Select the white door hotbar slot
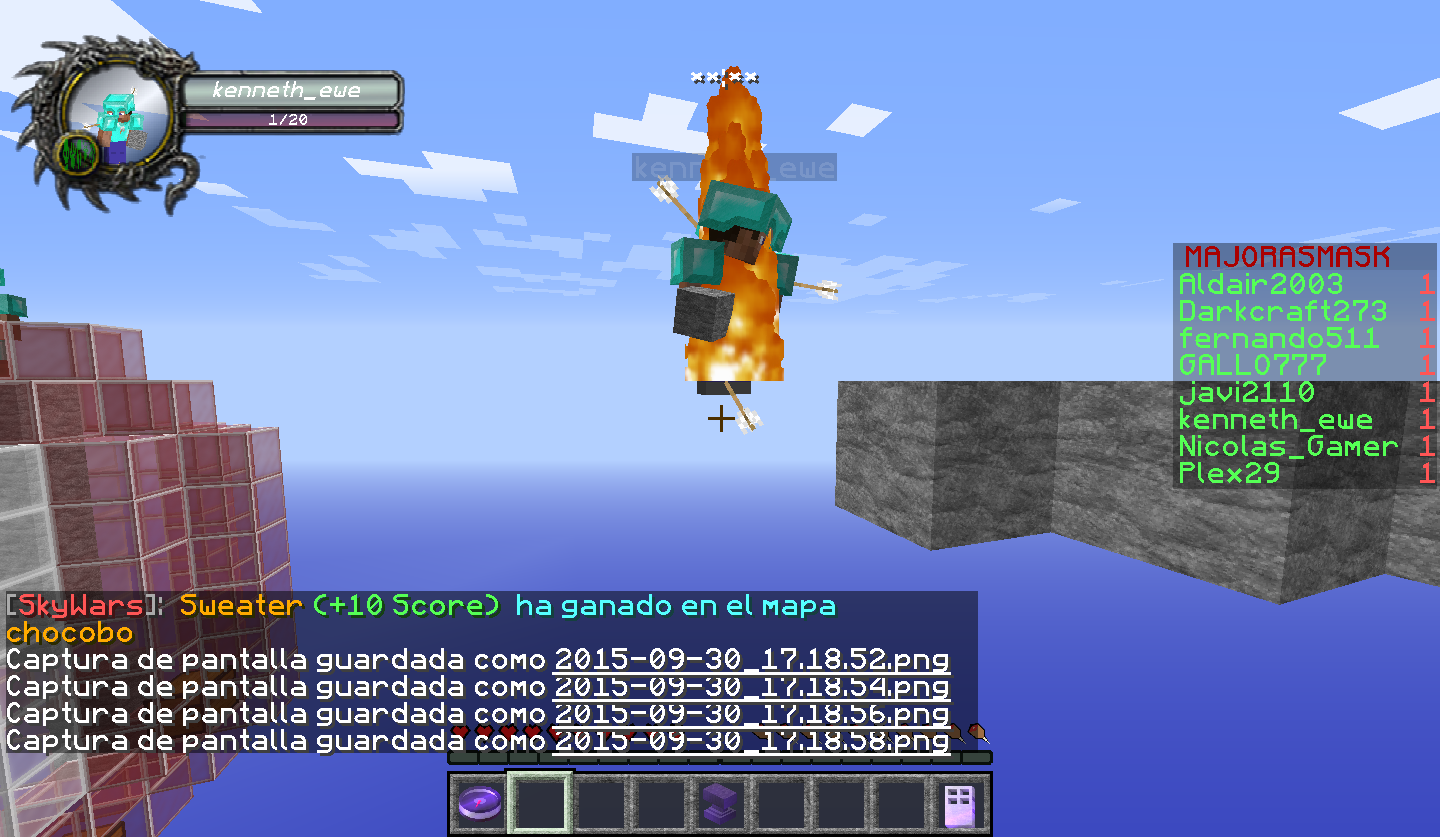 tap(960, 803)
